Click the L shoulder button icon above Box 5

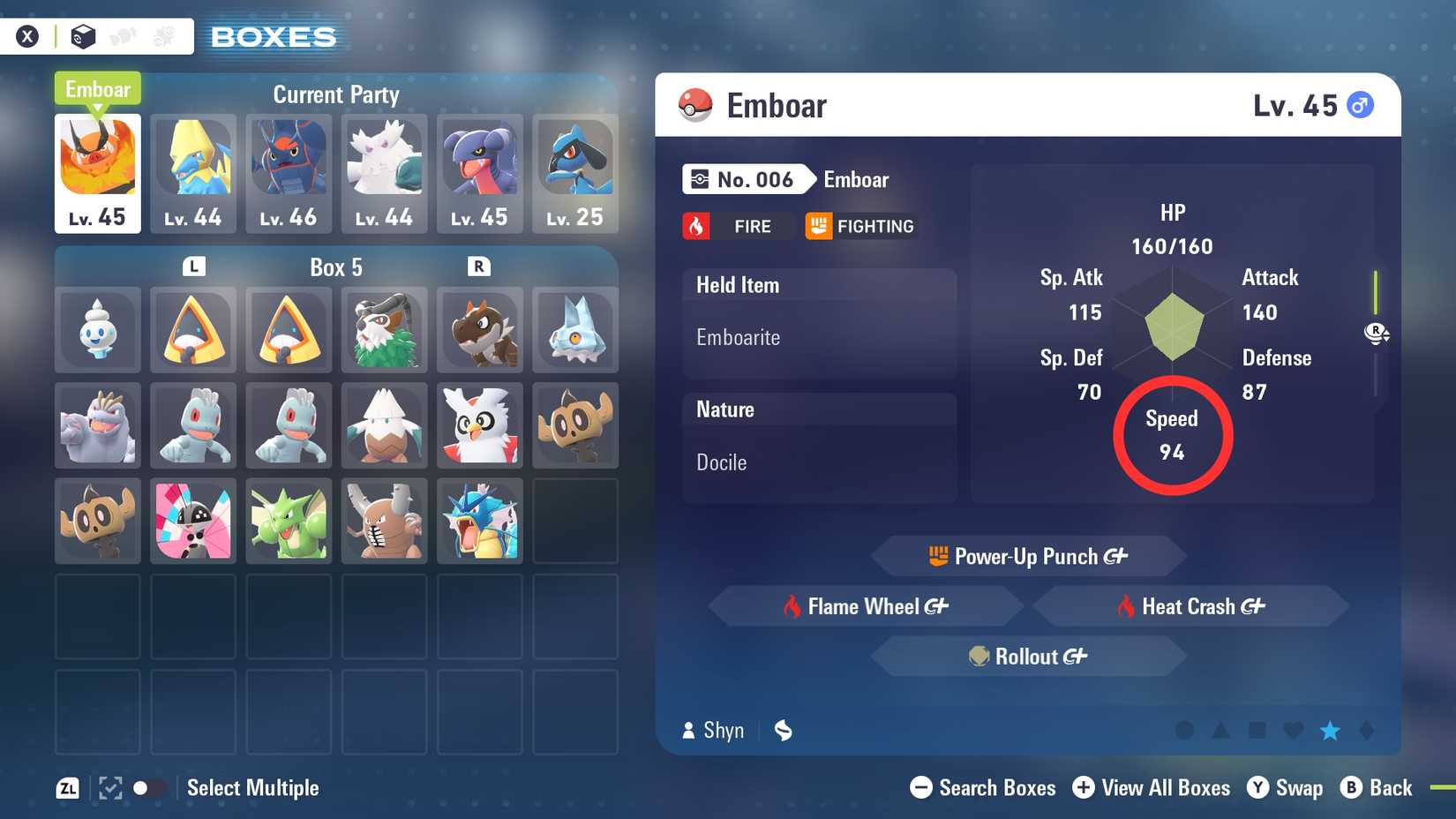pyautogui.click(x=193, y=266)
